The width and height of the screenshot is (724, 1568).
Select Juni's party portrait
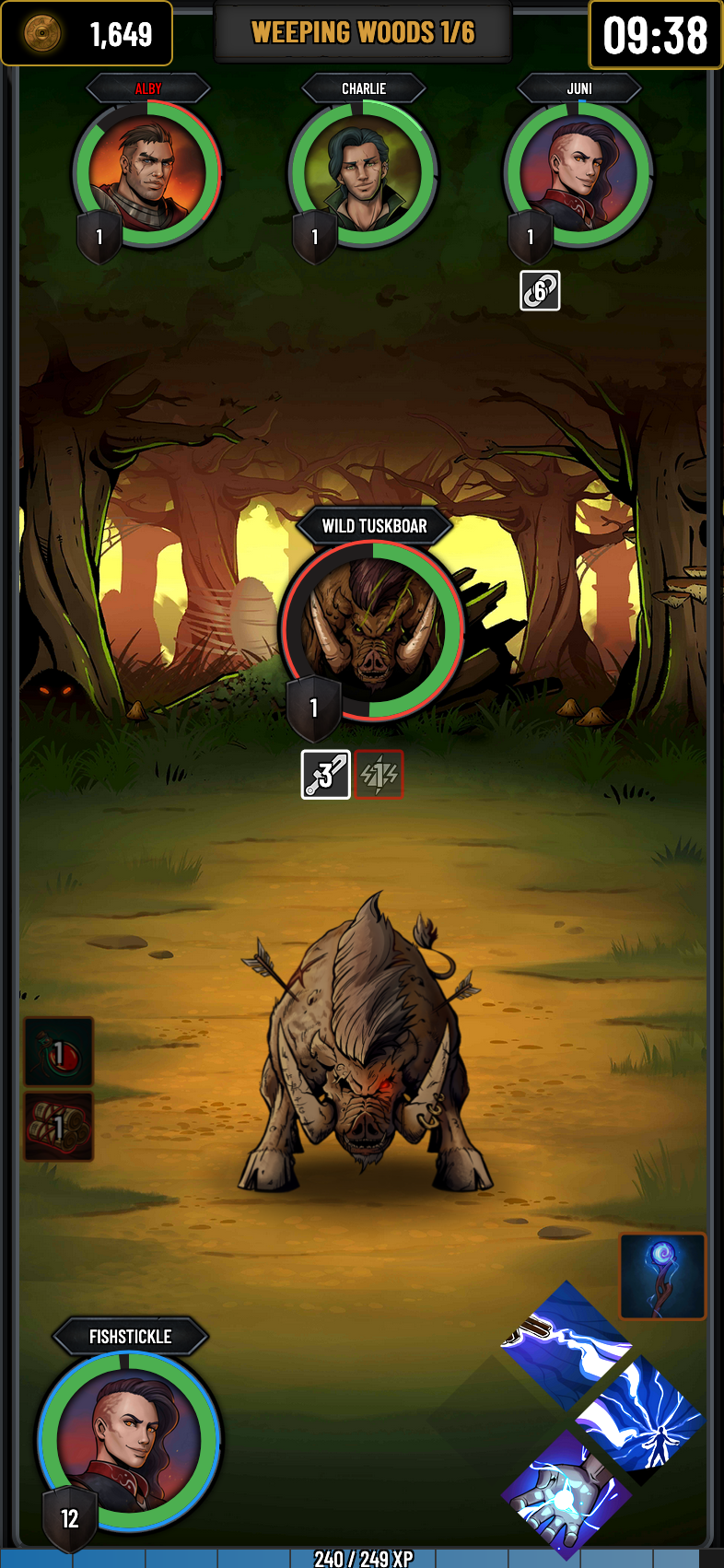tap(578, 174)
